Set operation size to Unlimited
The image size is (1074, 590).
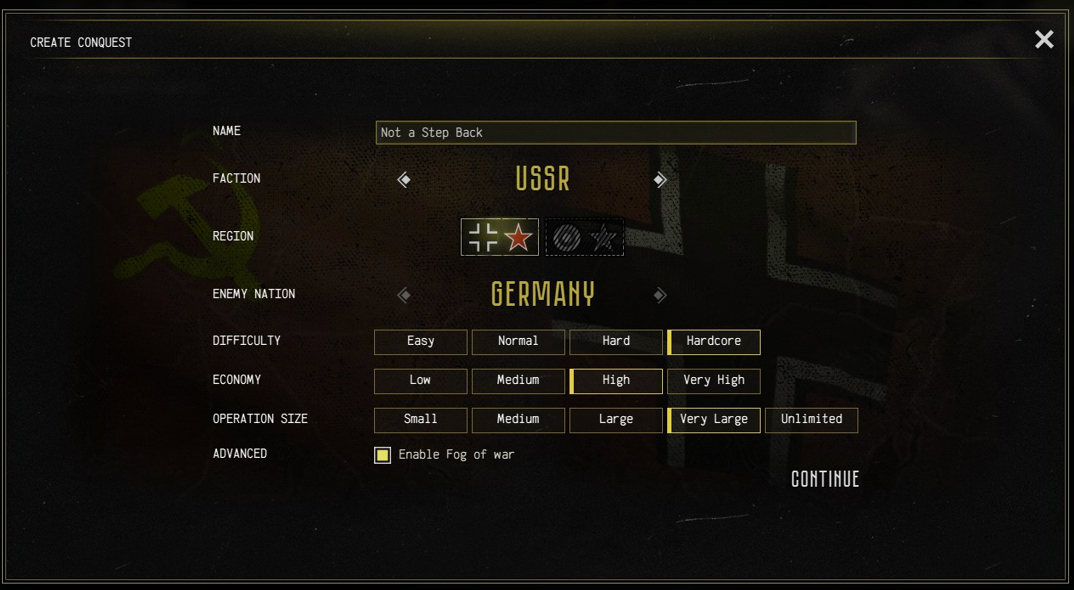[x=811, y=420]
